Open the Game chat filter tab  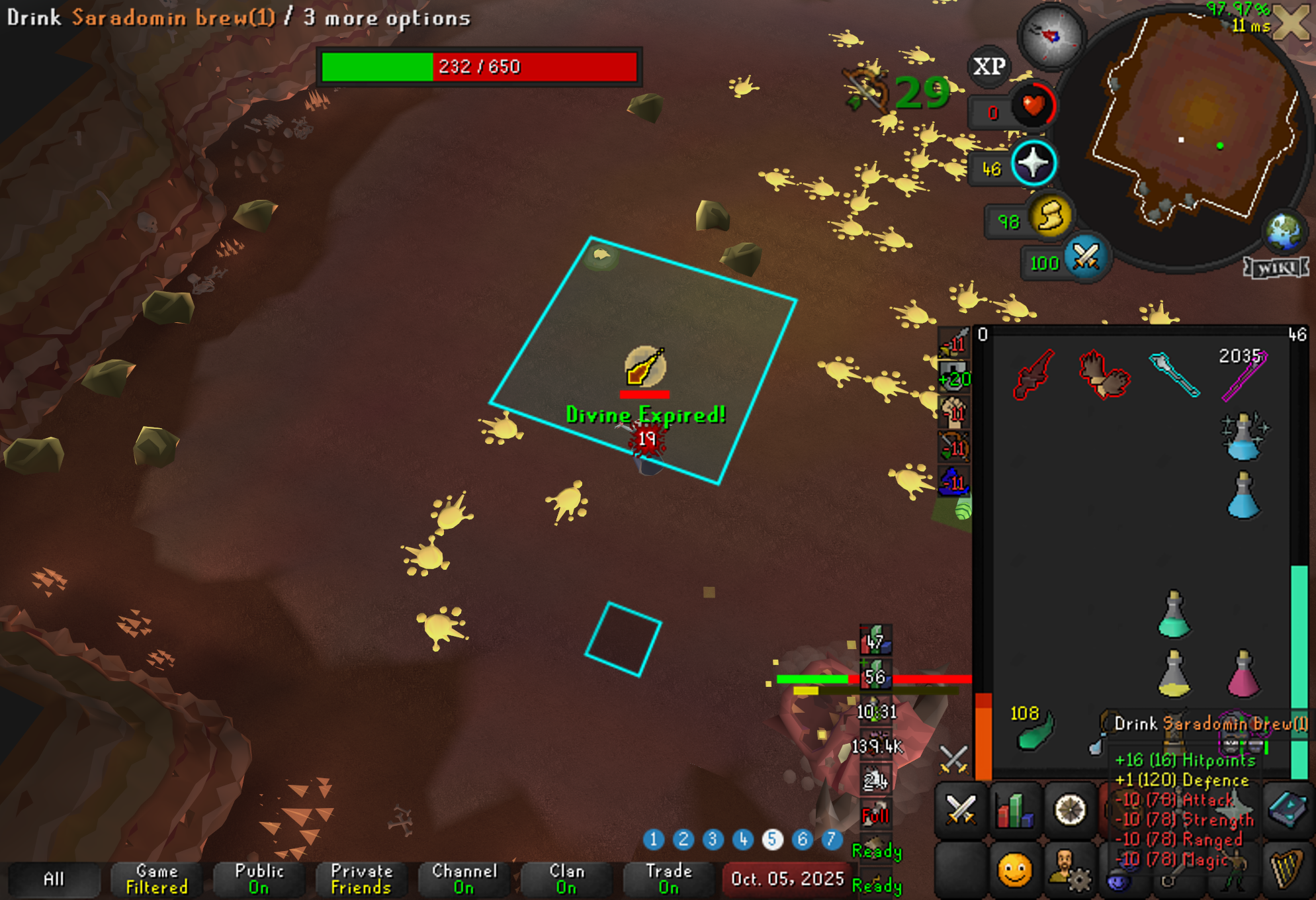click(157, 879)
